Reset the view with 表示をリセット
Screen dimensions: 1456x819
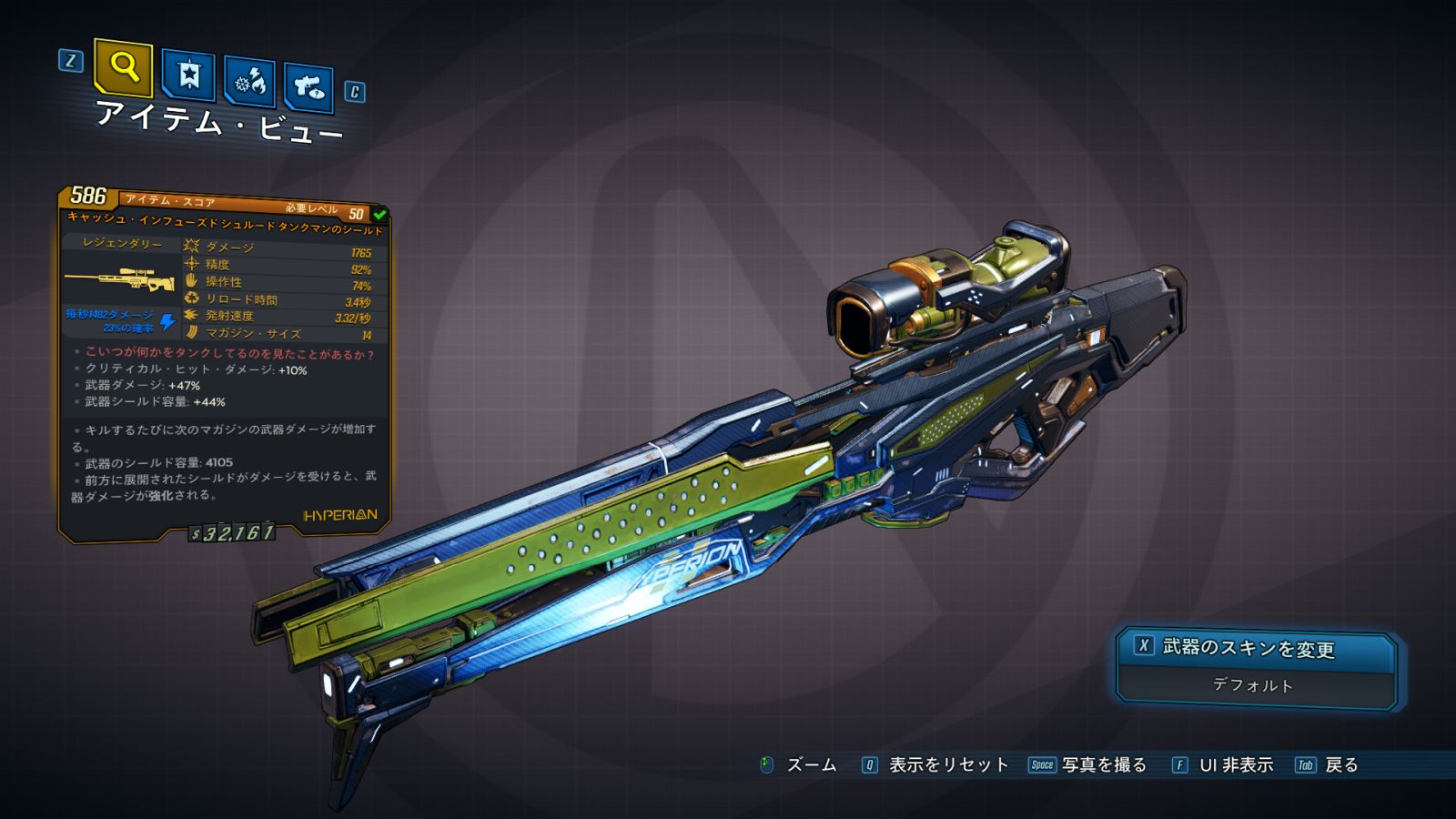click(947, 765)
